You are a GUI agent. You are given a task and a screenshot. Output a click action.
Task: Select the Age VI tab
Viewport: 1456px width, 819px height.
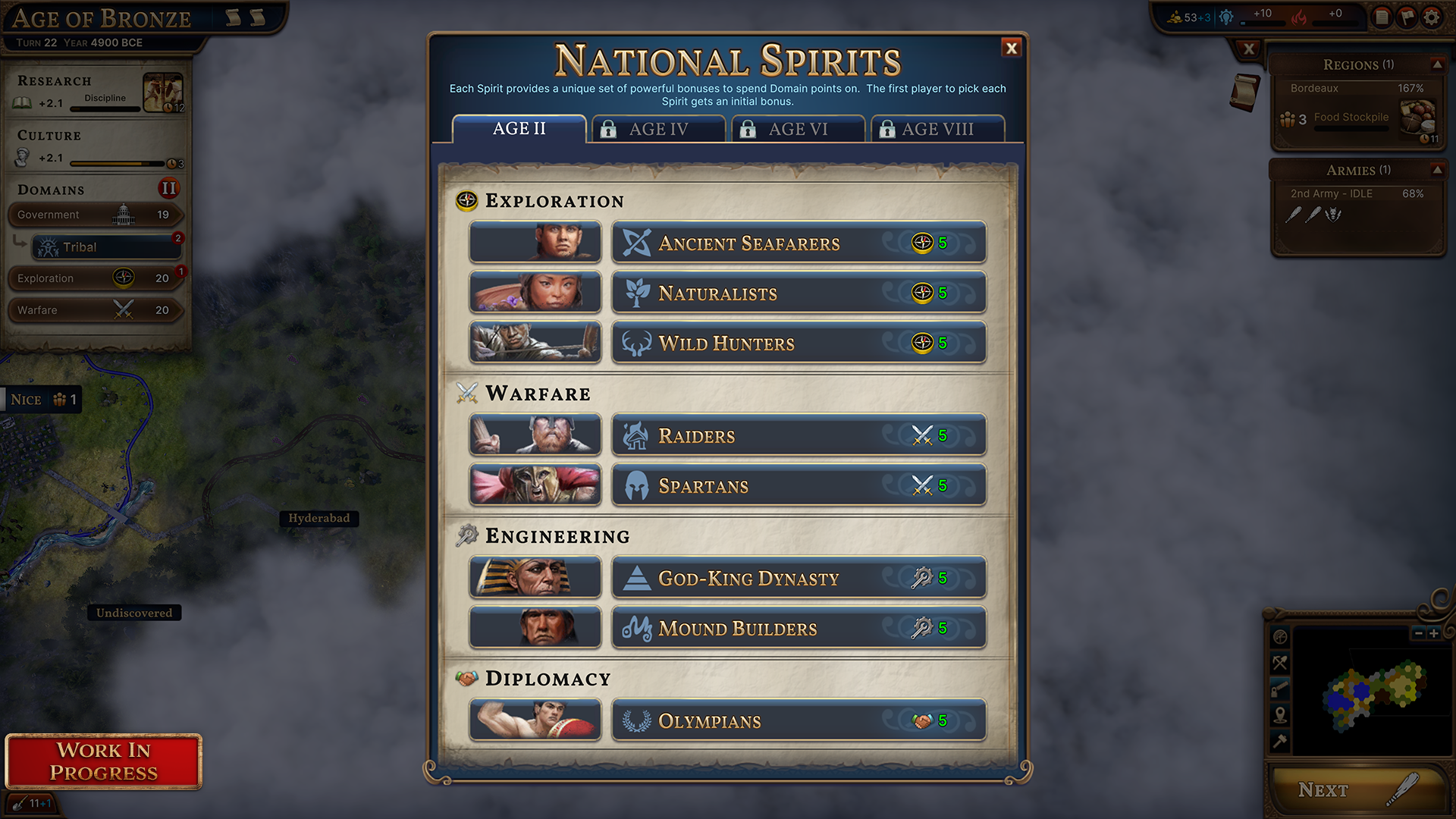[798, 130]
